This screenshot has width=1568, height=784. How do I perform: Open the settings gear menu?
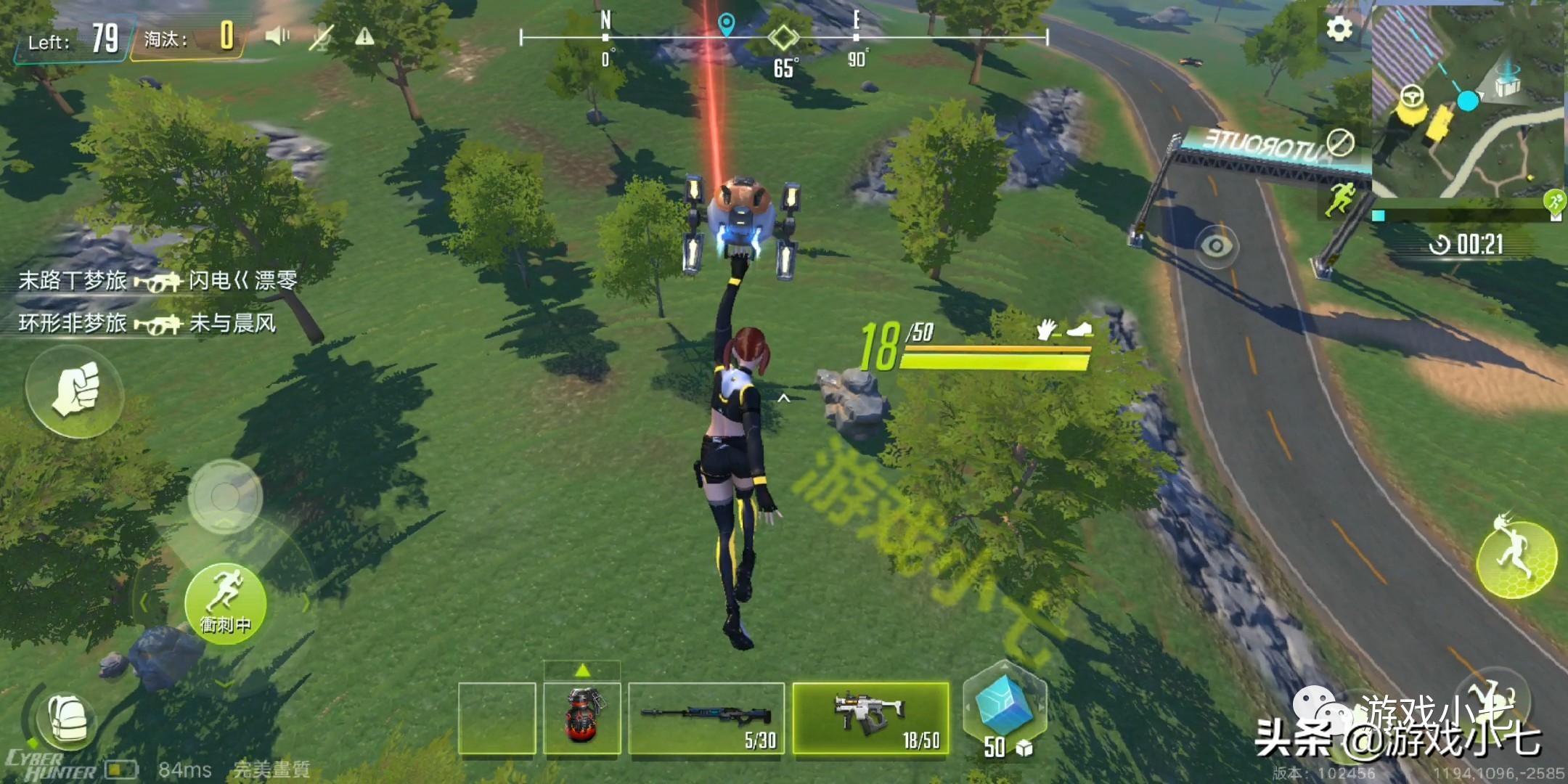(1339, 29)
